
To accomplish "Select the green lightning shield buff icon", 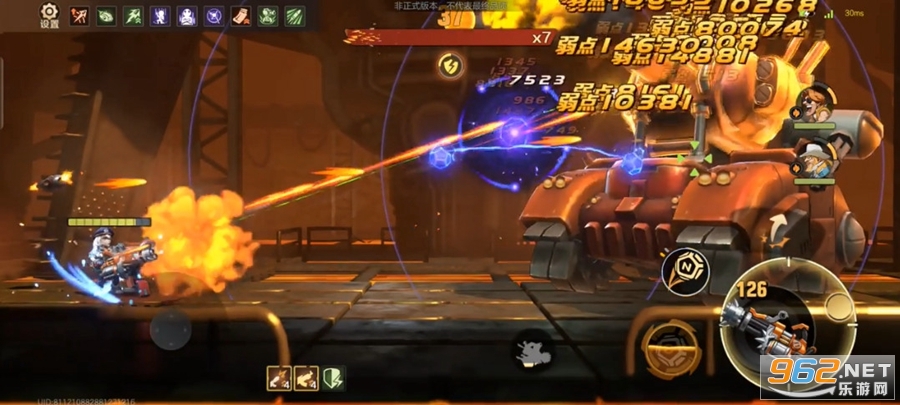I will point(331,377).
